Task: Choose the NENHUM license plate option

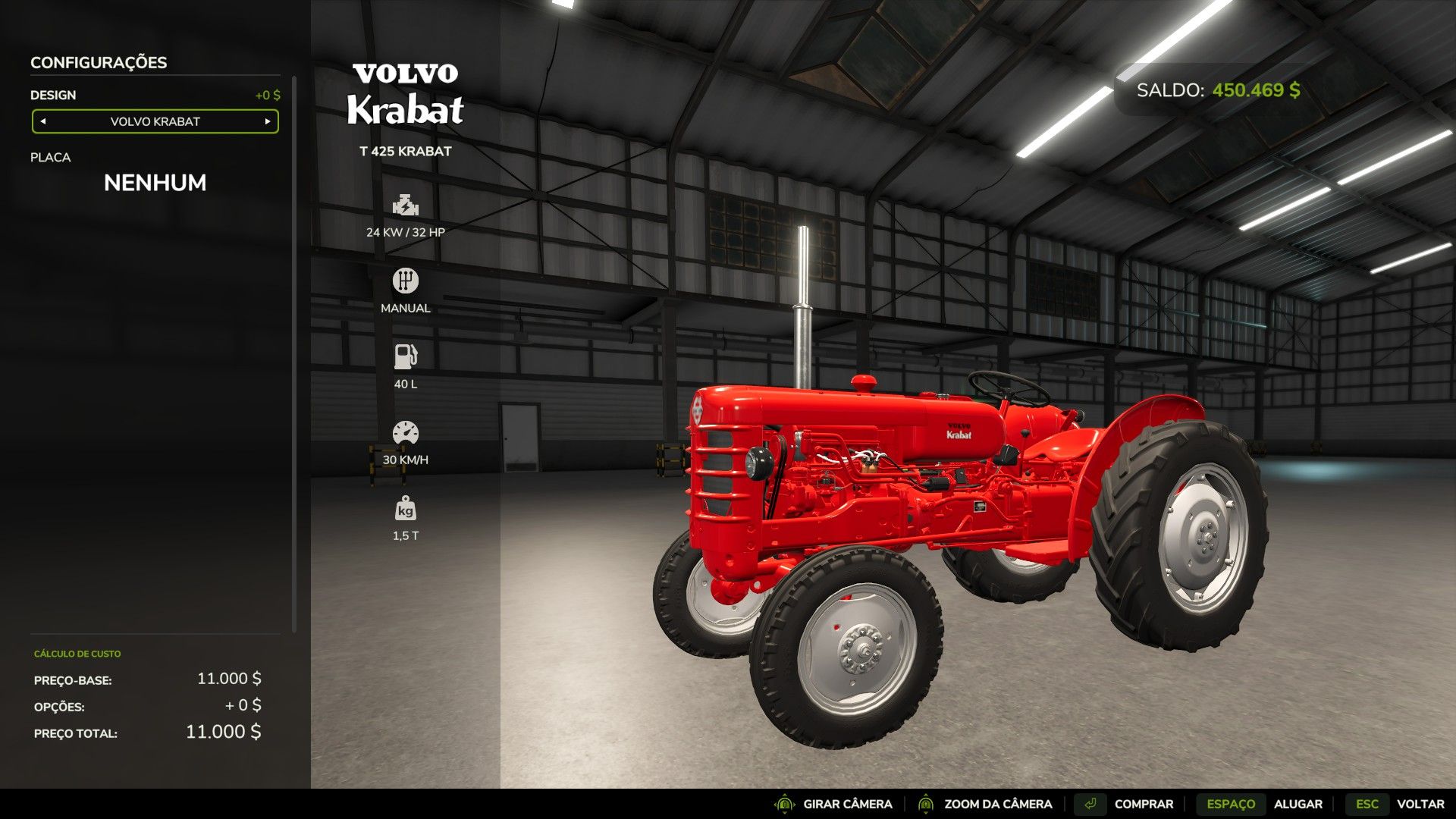Action: (x=155, y=183)
